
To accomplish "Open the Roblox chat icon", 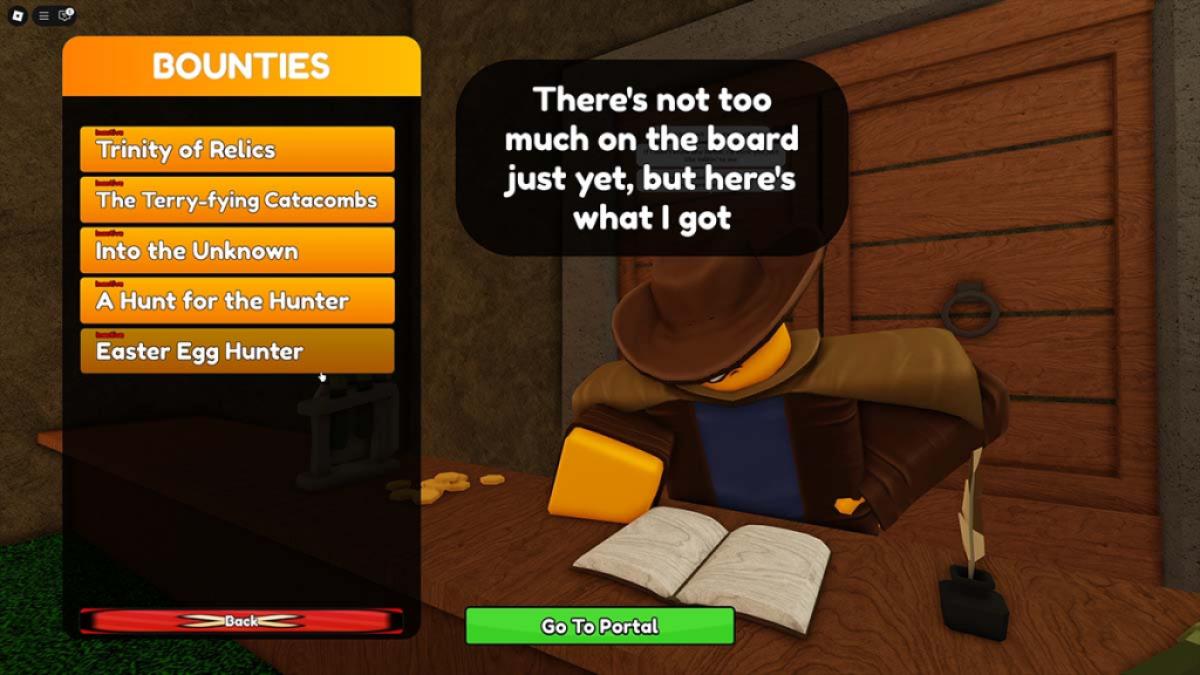I will (66, 15).
